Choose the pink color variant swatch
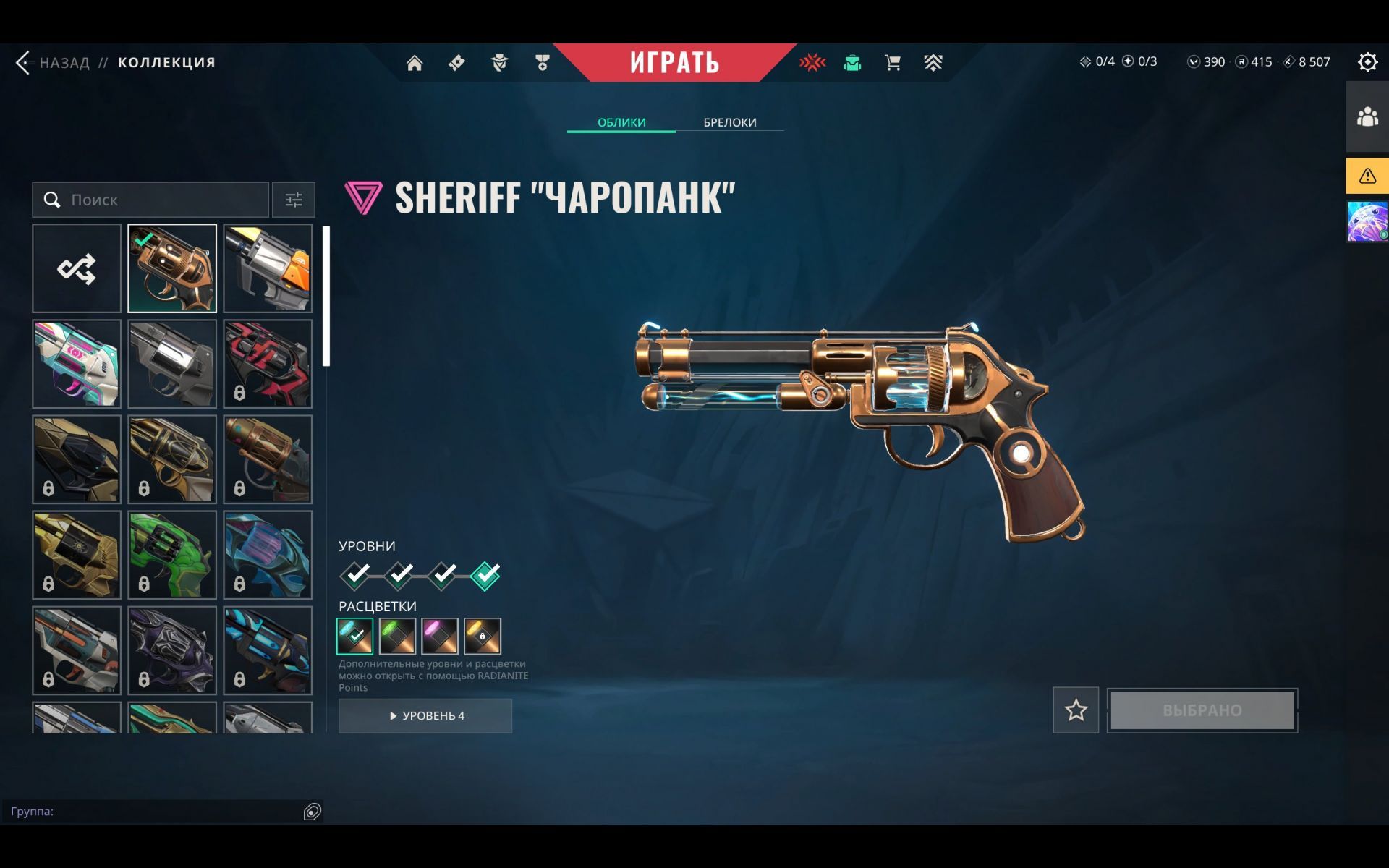Viewport: 1389px width, 868px height. [440, 636]
